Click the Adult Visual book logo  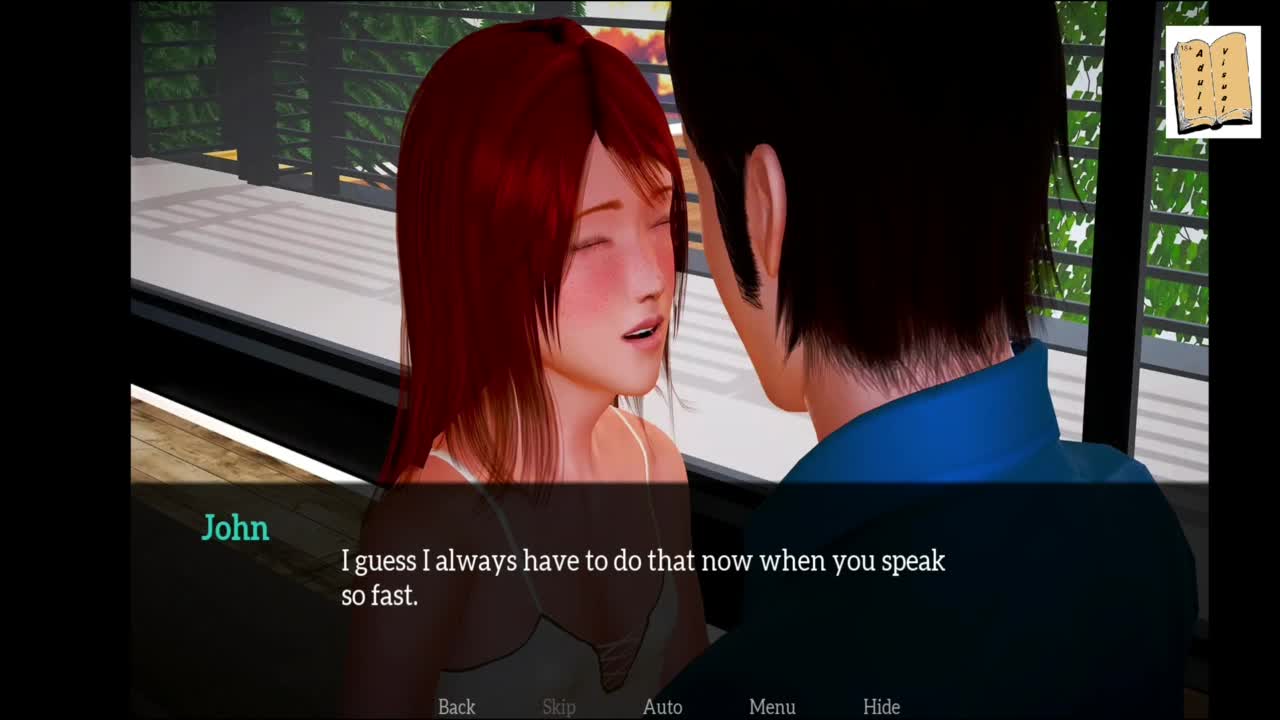click(1212, 82)
